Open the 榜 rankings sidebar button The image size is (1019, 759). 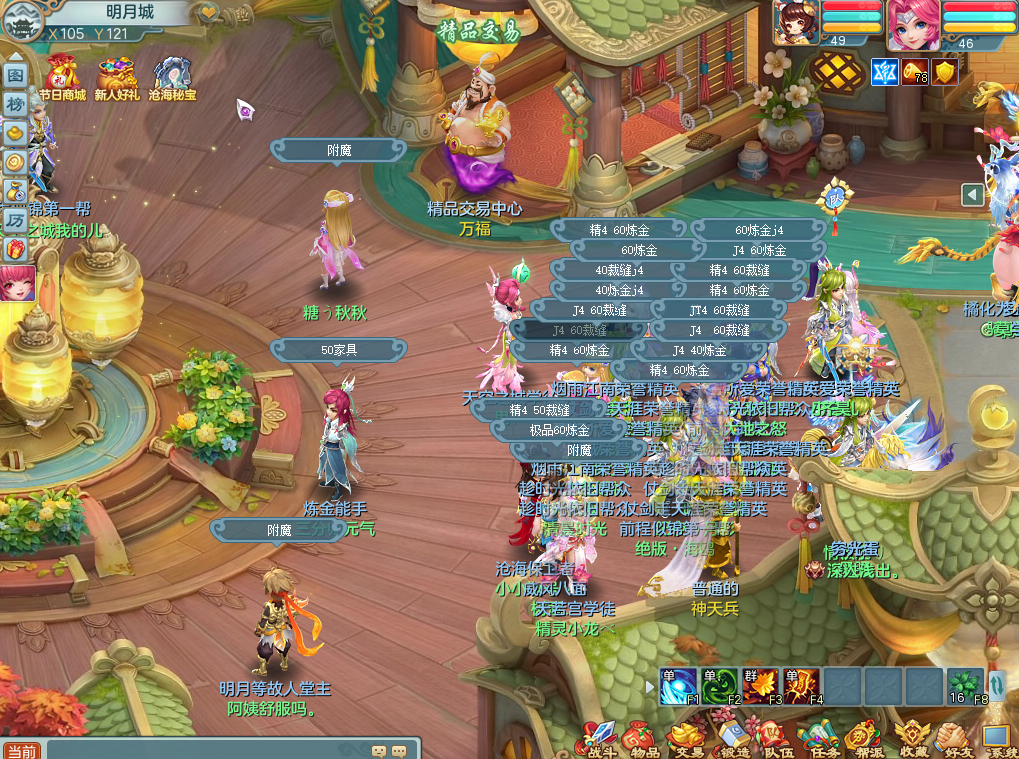(x=15, y=104)
